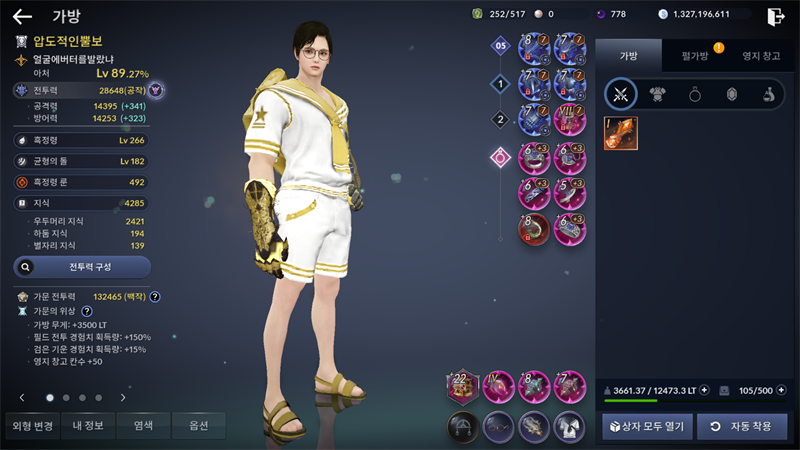Open the 염색 dye menu
The width and height of the screenshot is (800, 450).
[x=143, y=426]
